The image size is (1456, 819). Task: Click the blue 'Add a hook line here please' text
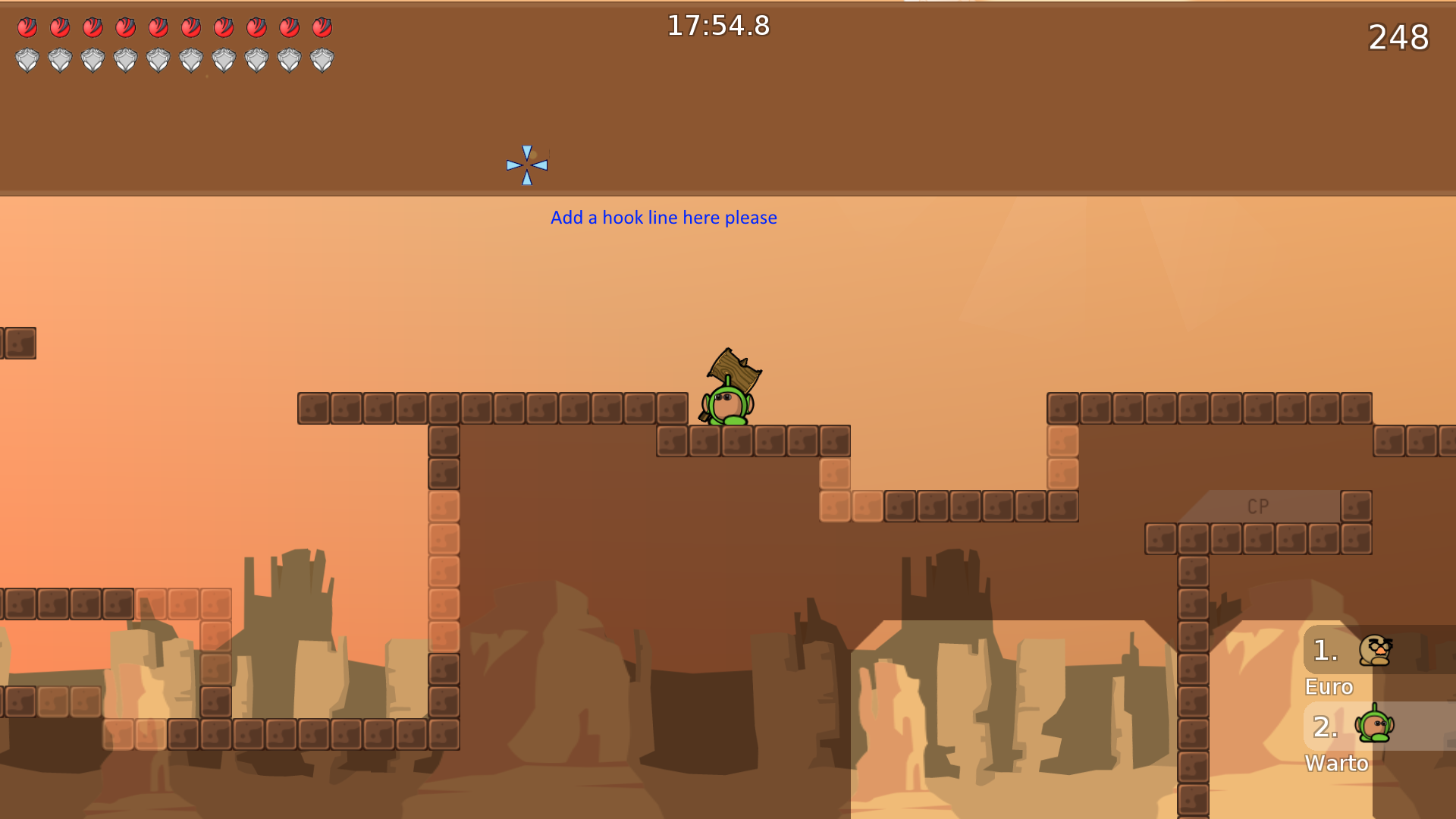click(663, 218)
